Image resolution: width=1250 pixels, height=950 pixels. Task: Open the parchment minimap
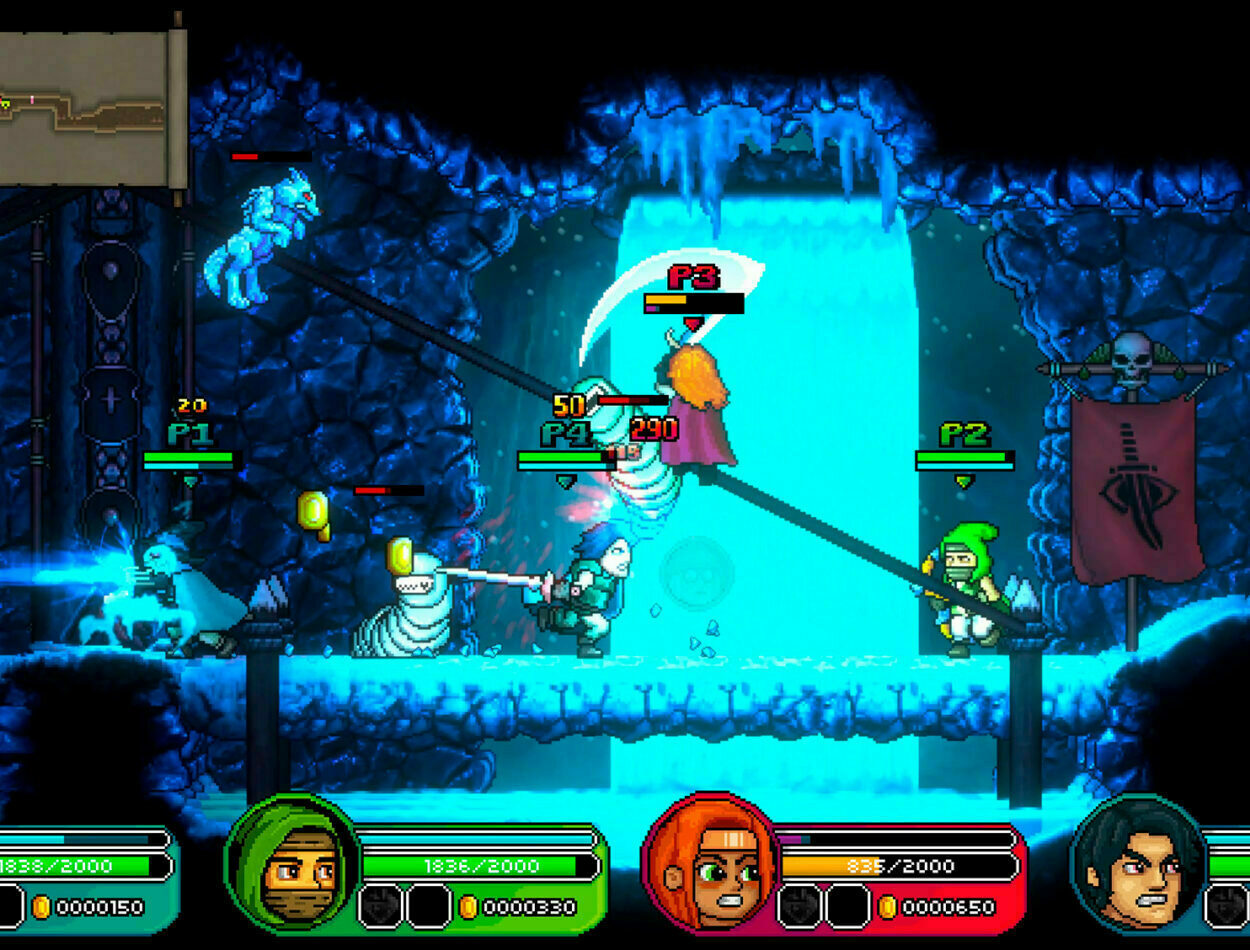tap(88, 108)
